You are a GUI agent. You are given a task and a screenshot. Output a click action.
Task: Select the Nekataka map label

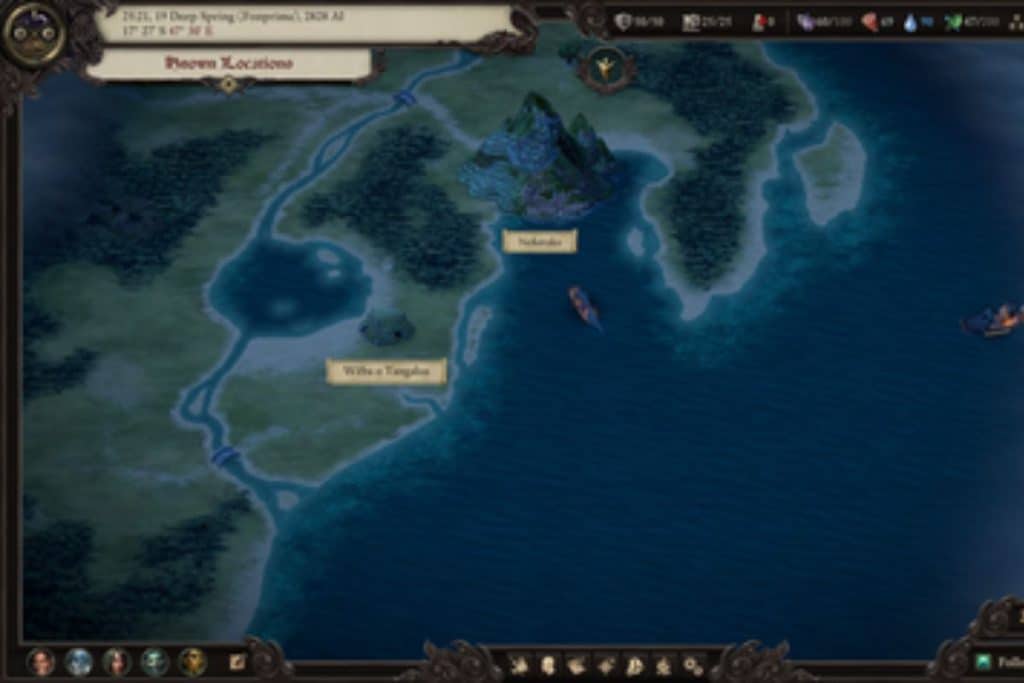click(x=539, y=241)
